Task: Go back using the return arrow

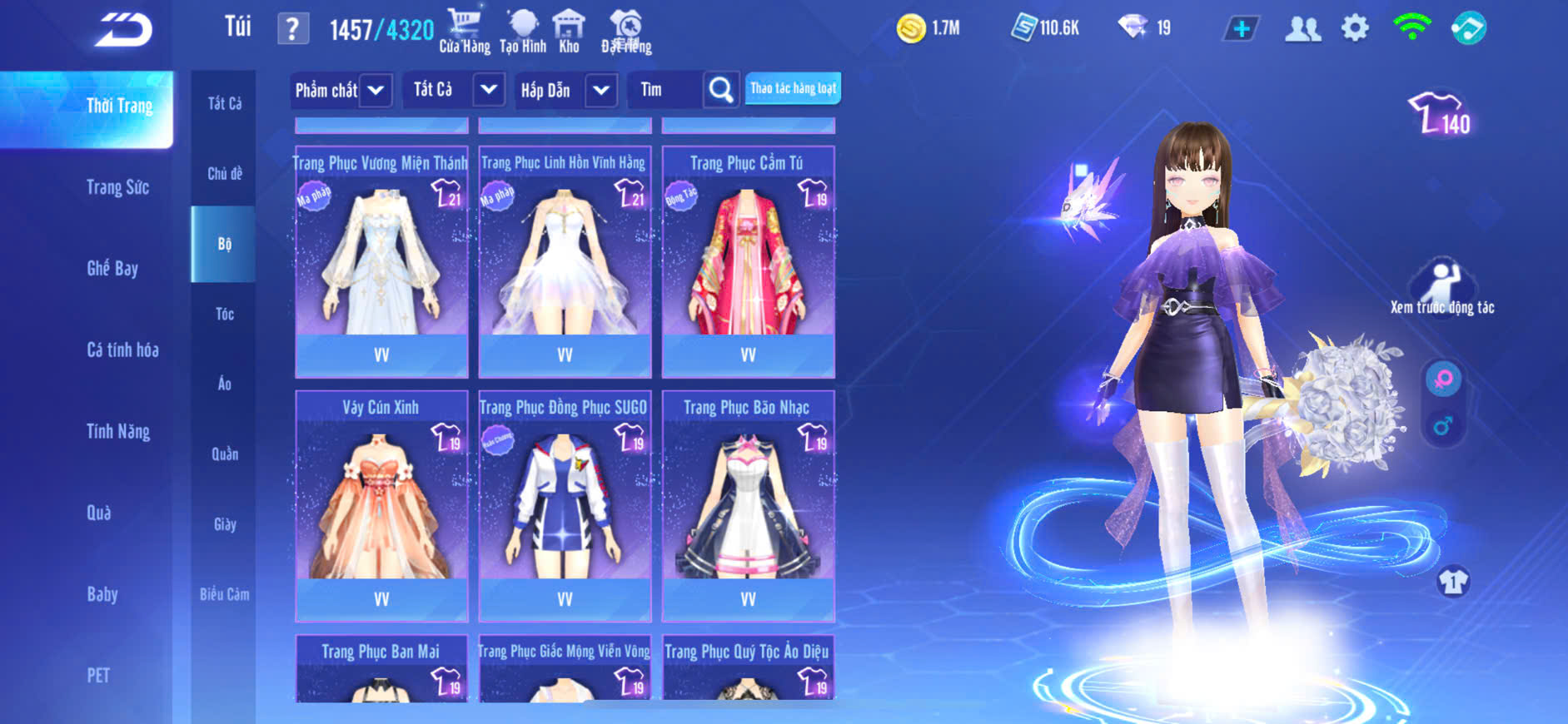Action: pyautogui.click(x=123, y=30)
